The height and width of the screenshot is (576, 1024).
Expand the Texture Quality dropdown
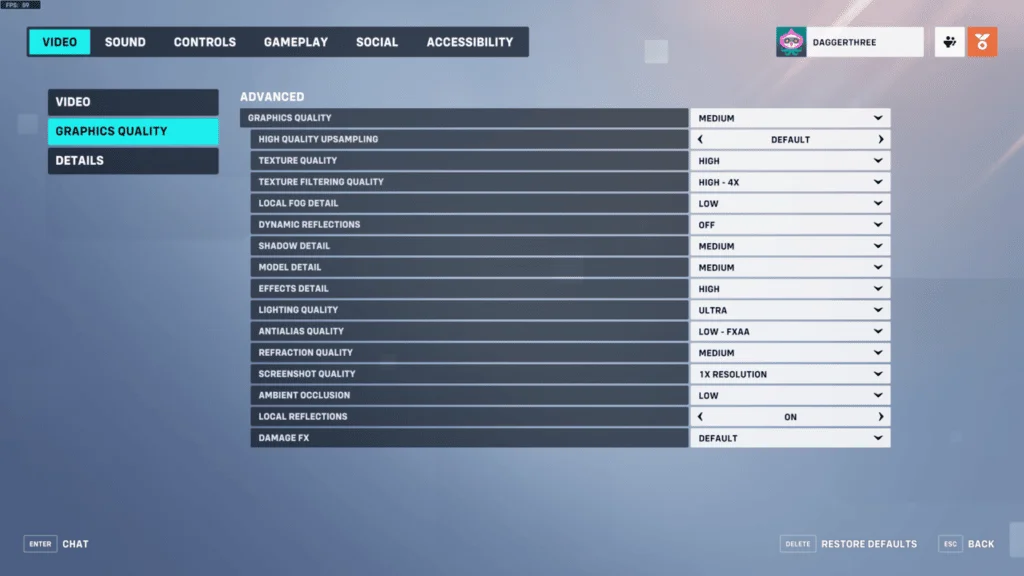pos(790,161)
